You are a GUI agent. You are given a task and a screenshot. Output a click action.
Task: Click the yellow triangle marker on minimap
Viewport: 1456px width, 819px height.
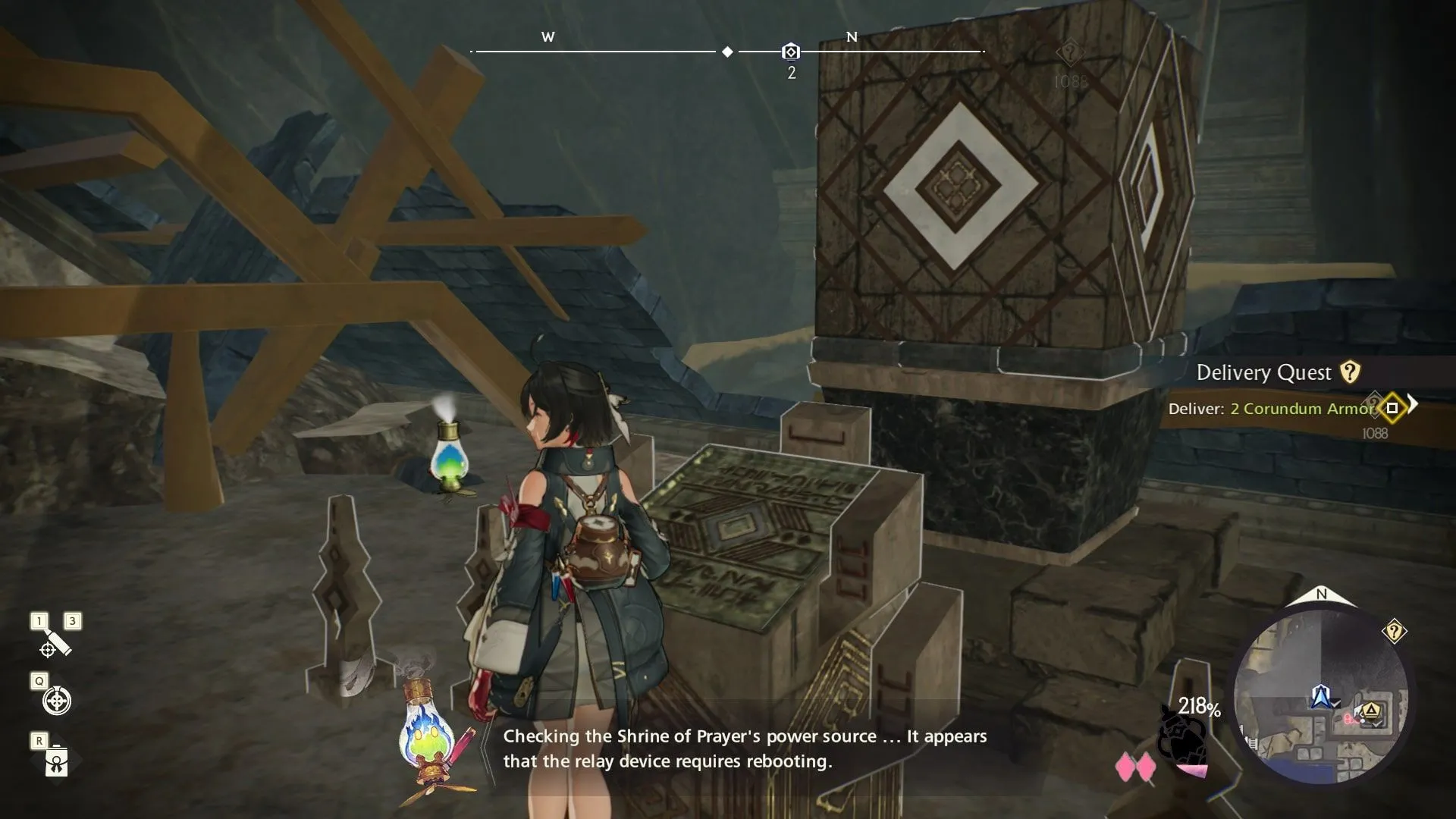(1370, 711)
